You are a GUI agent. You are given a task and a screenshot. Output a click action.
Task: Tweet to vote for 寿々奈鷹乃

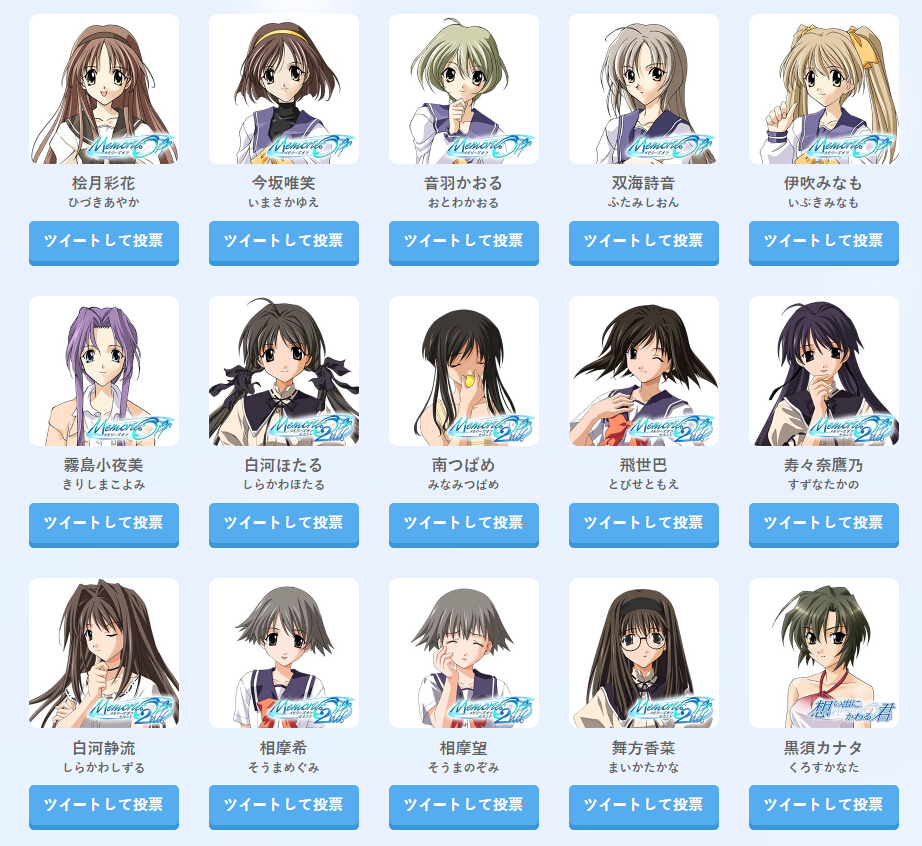pyautogui.click(x=824, y=524)
